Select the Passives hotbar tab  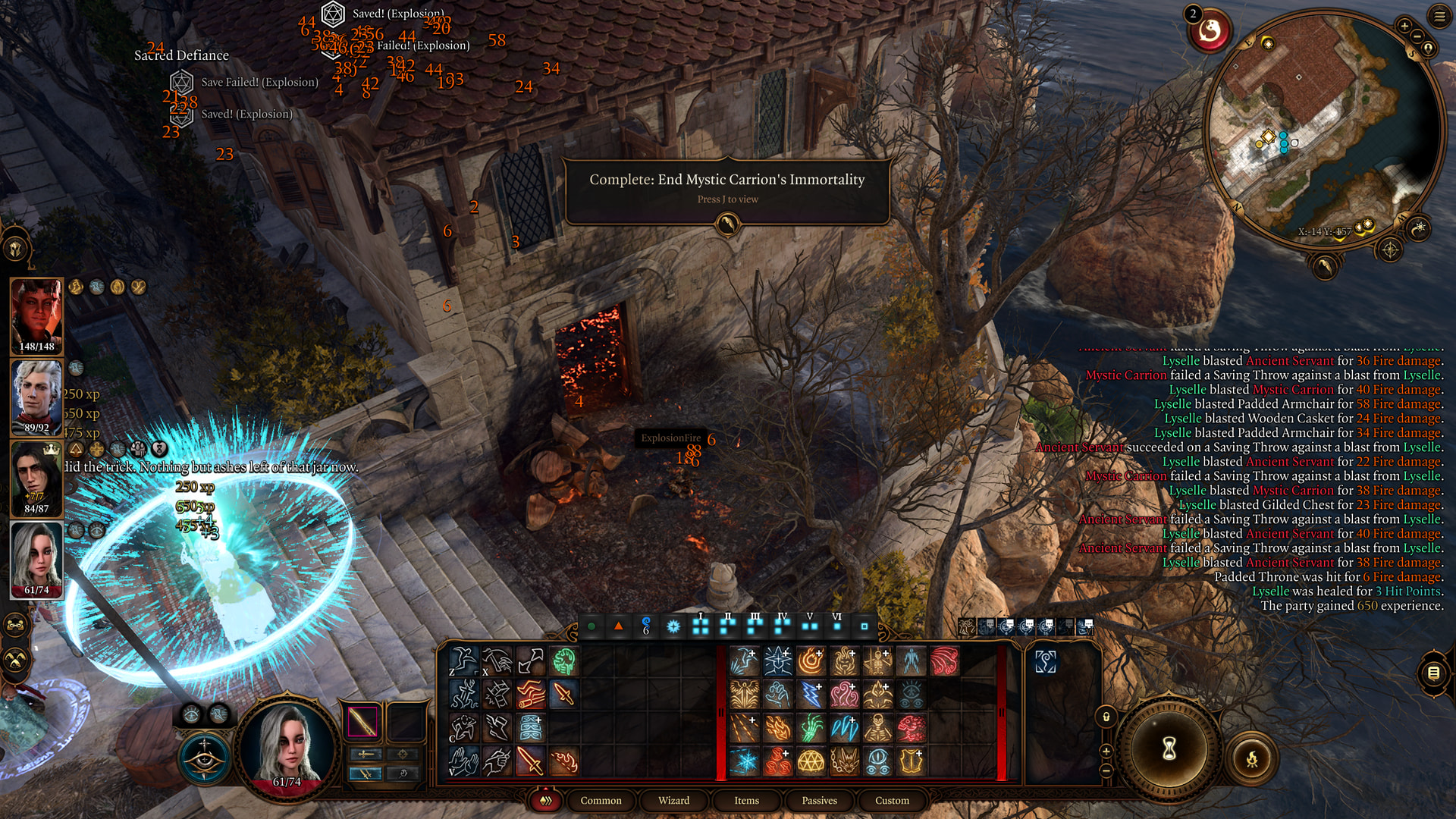point(819,800)
